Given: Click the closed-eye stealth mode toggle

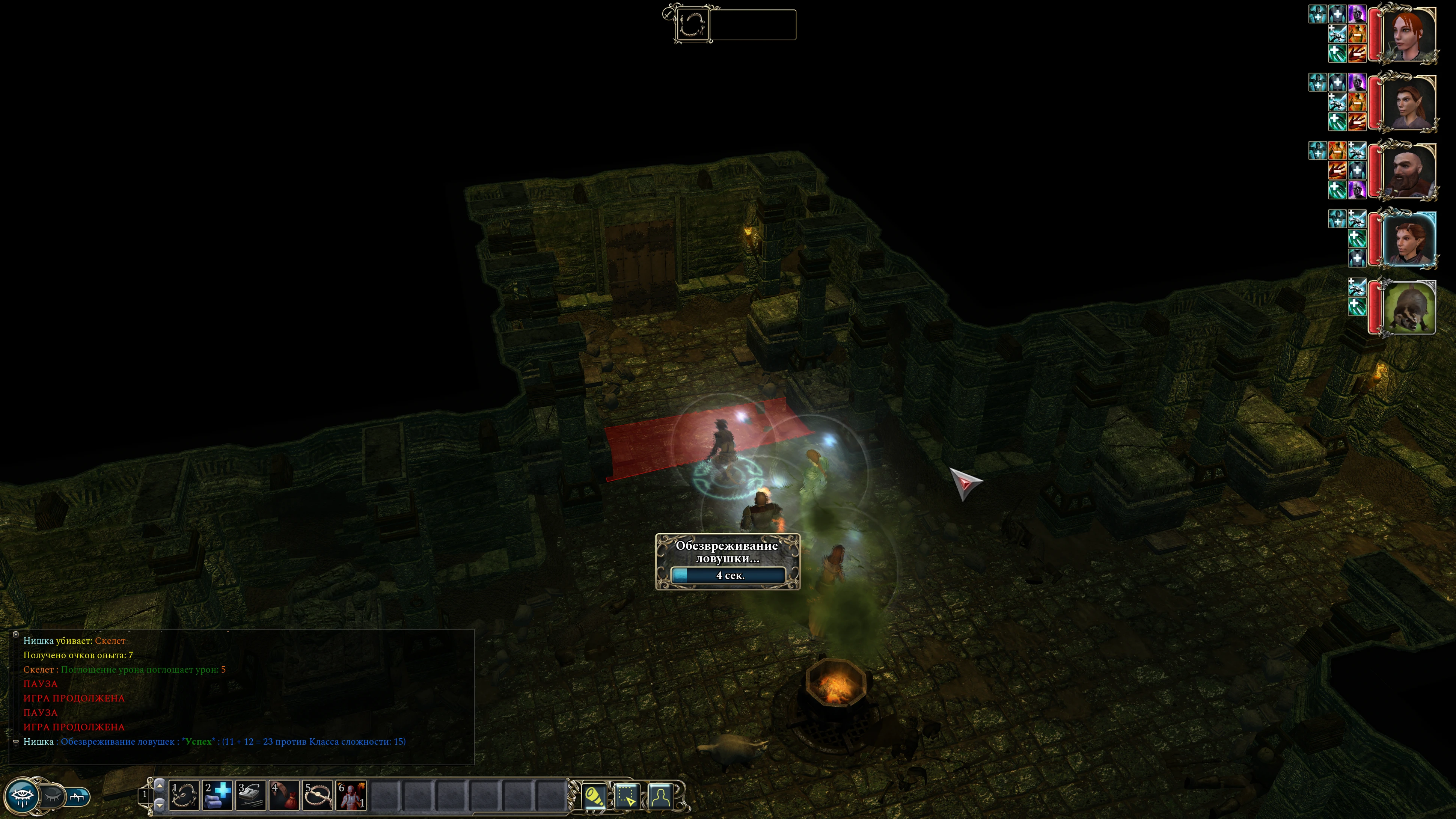Looking at the screenshot, I should pyautogui.click(x=53, y=796).
